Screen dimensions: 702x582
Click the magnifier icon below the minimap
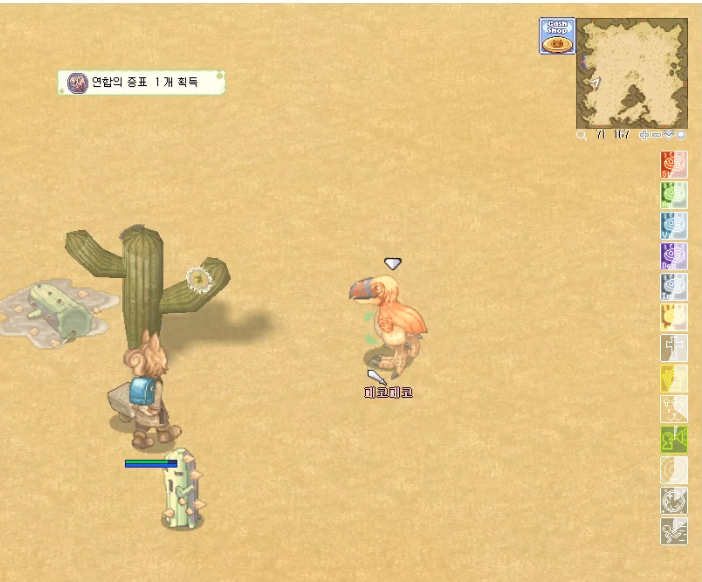click(x=582, y=134)
